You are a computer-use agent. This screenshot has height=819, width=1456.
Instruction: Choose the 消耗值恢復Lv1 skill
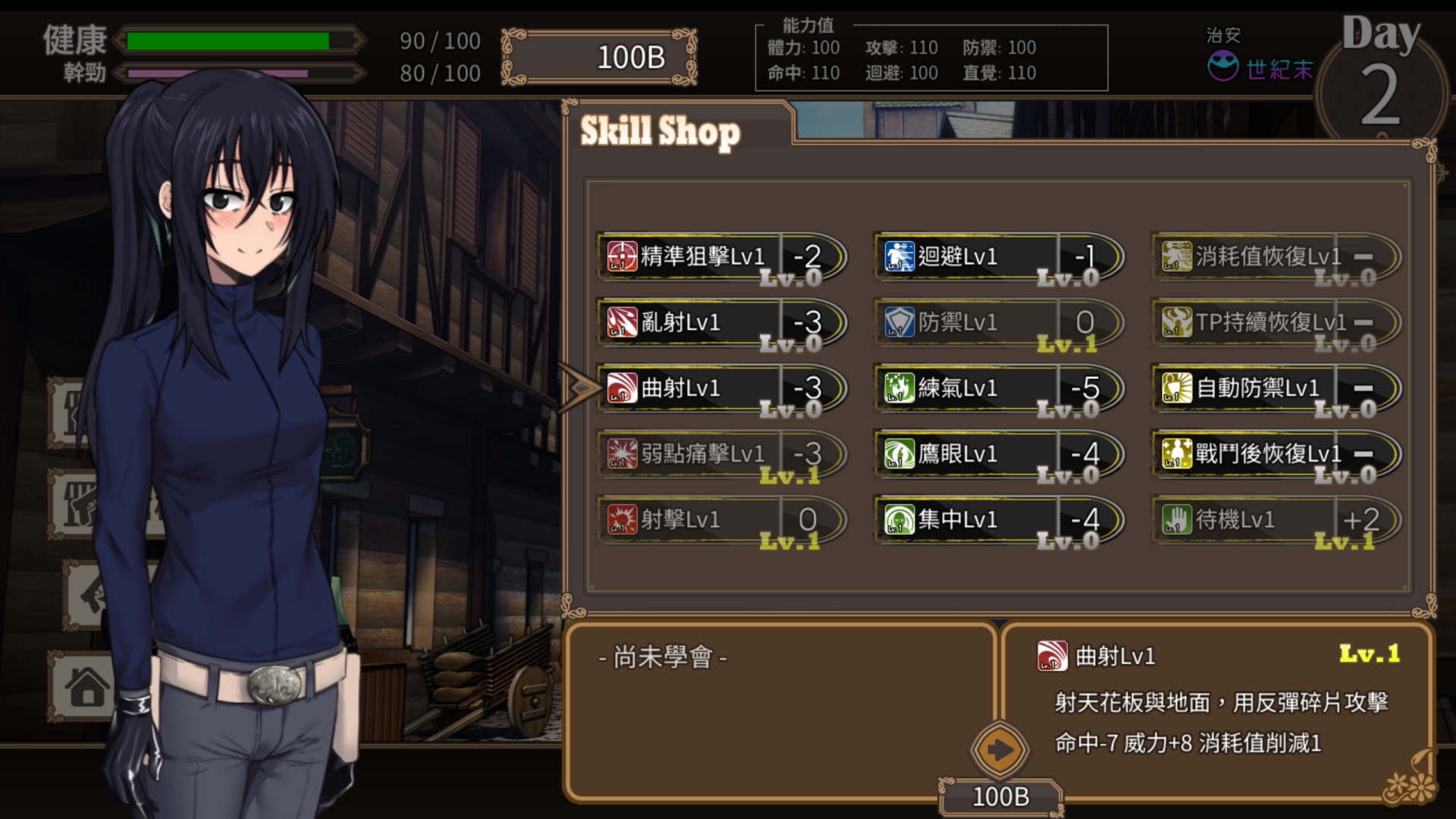(x=1275, y=257)
